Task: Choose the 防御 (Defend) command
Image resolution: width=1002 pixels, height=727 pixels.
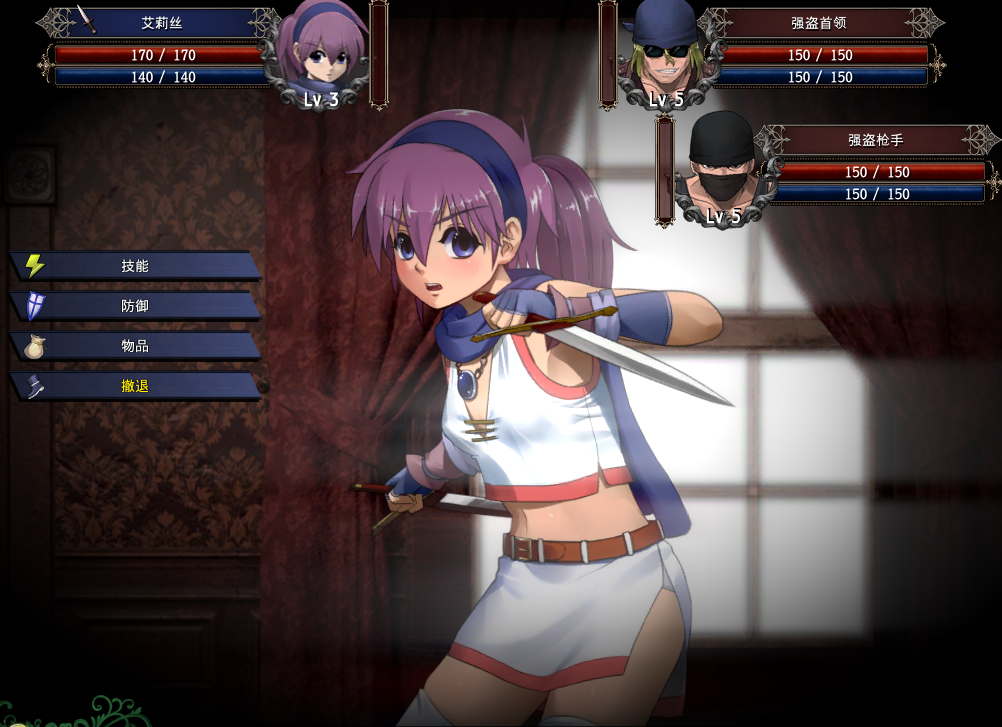Action: [135, 306]
